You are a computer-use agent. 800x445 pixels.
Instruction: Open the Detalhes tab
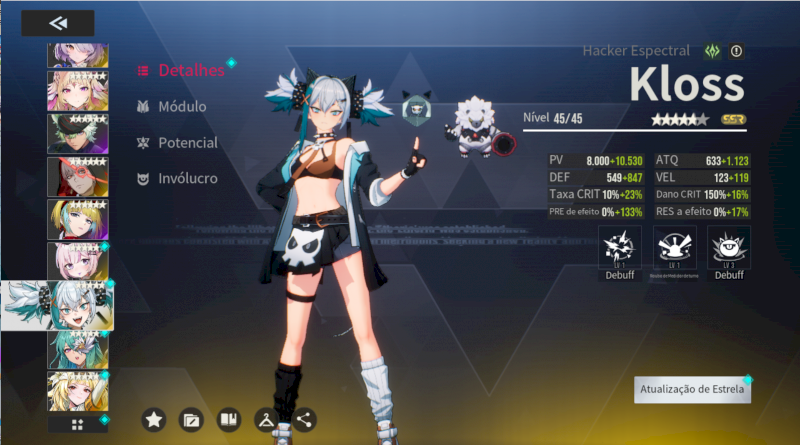point(190,70)
